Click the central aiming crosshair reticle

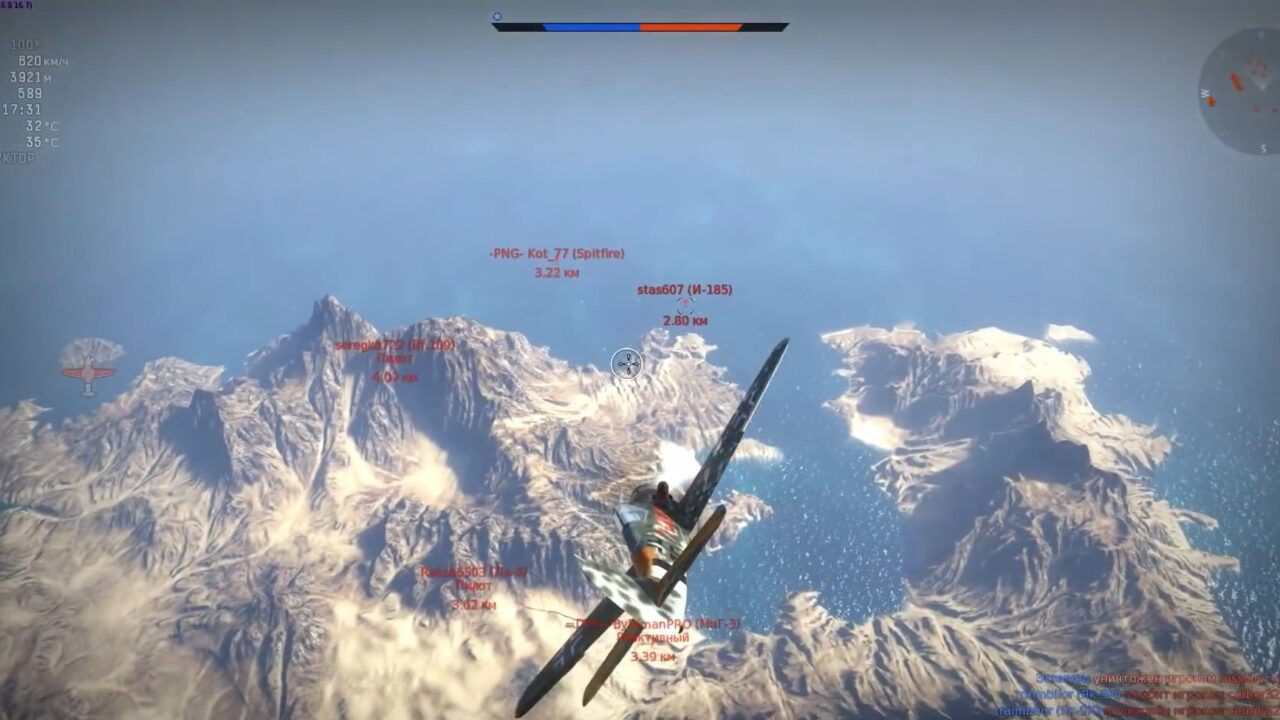coord(627,366)
